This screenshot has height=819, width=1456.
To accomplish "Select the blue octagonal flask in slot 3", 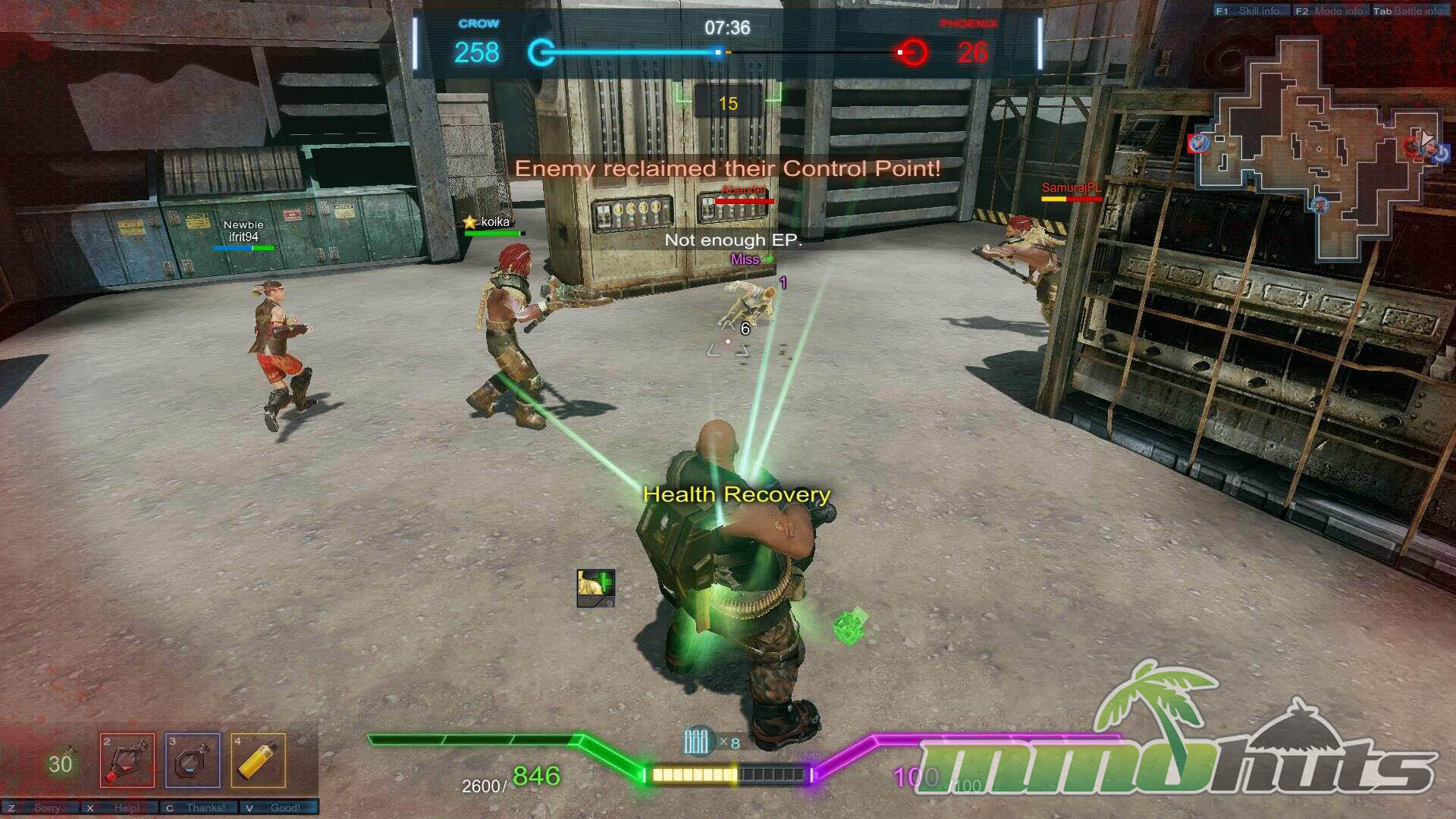I will pyautogui.click(x=193, y=760).
